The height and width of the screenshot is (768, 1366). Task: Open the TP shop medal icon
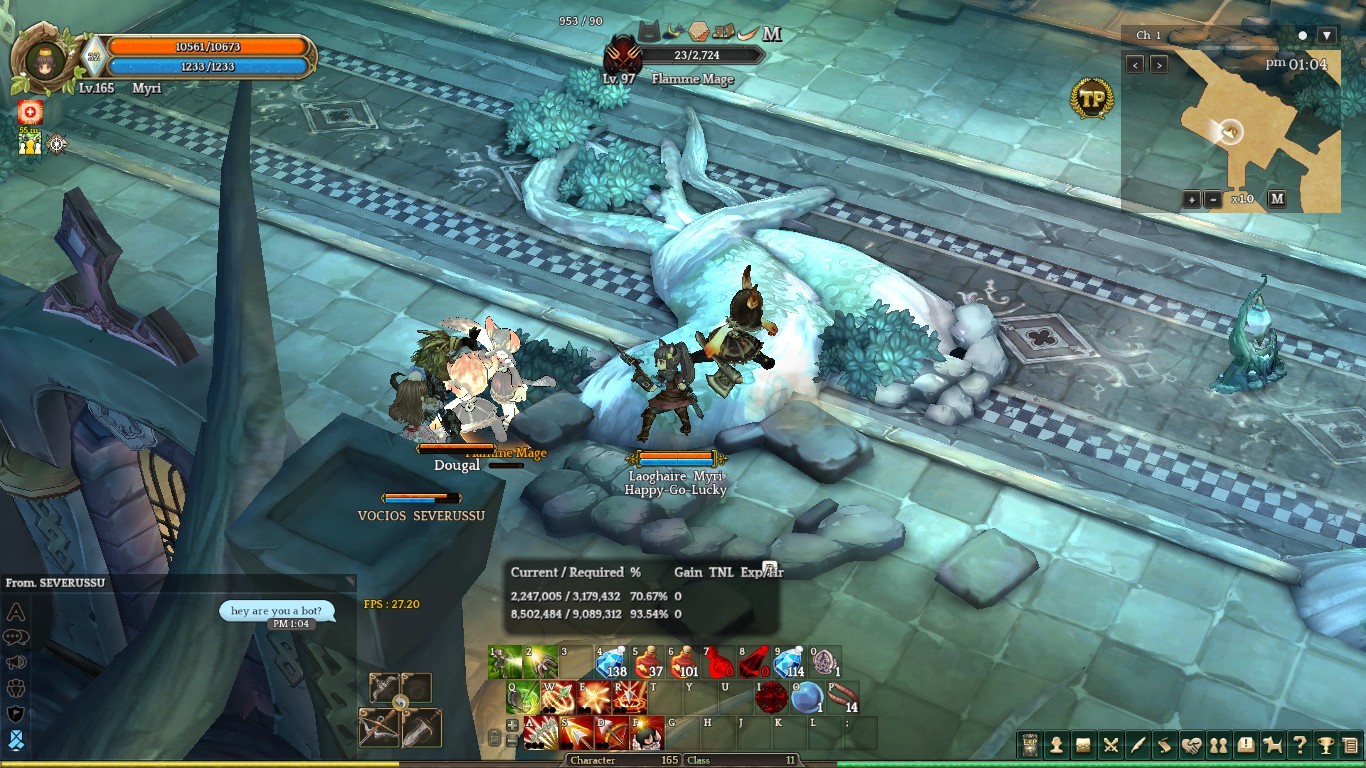point(1091,98)
